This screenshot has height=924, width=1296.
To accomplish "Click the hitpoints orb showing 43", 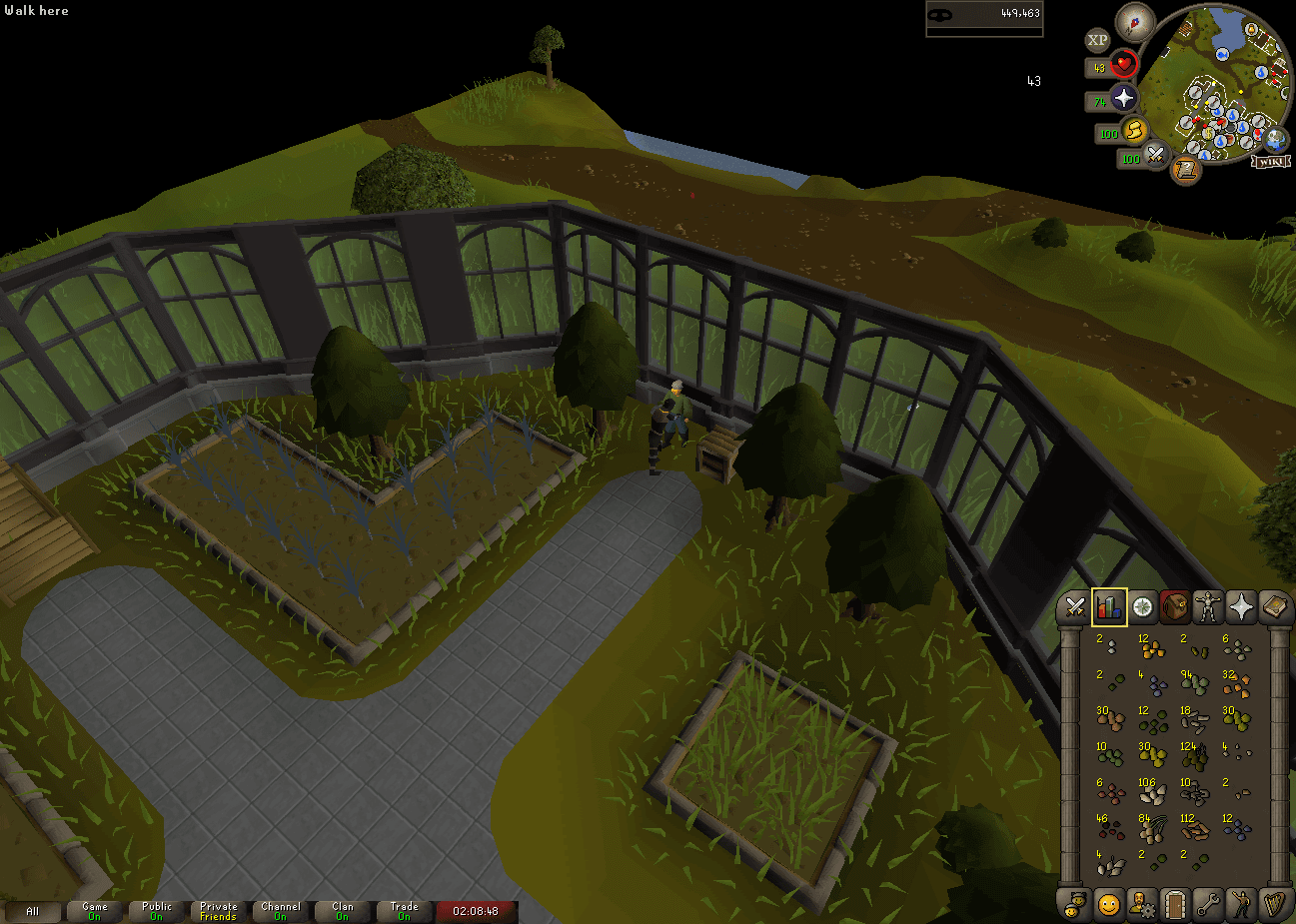I will pos(1123,64).
